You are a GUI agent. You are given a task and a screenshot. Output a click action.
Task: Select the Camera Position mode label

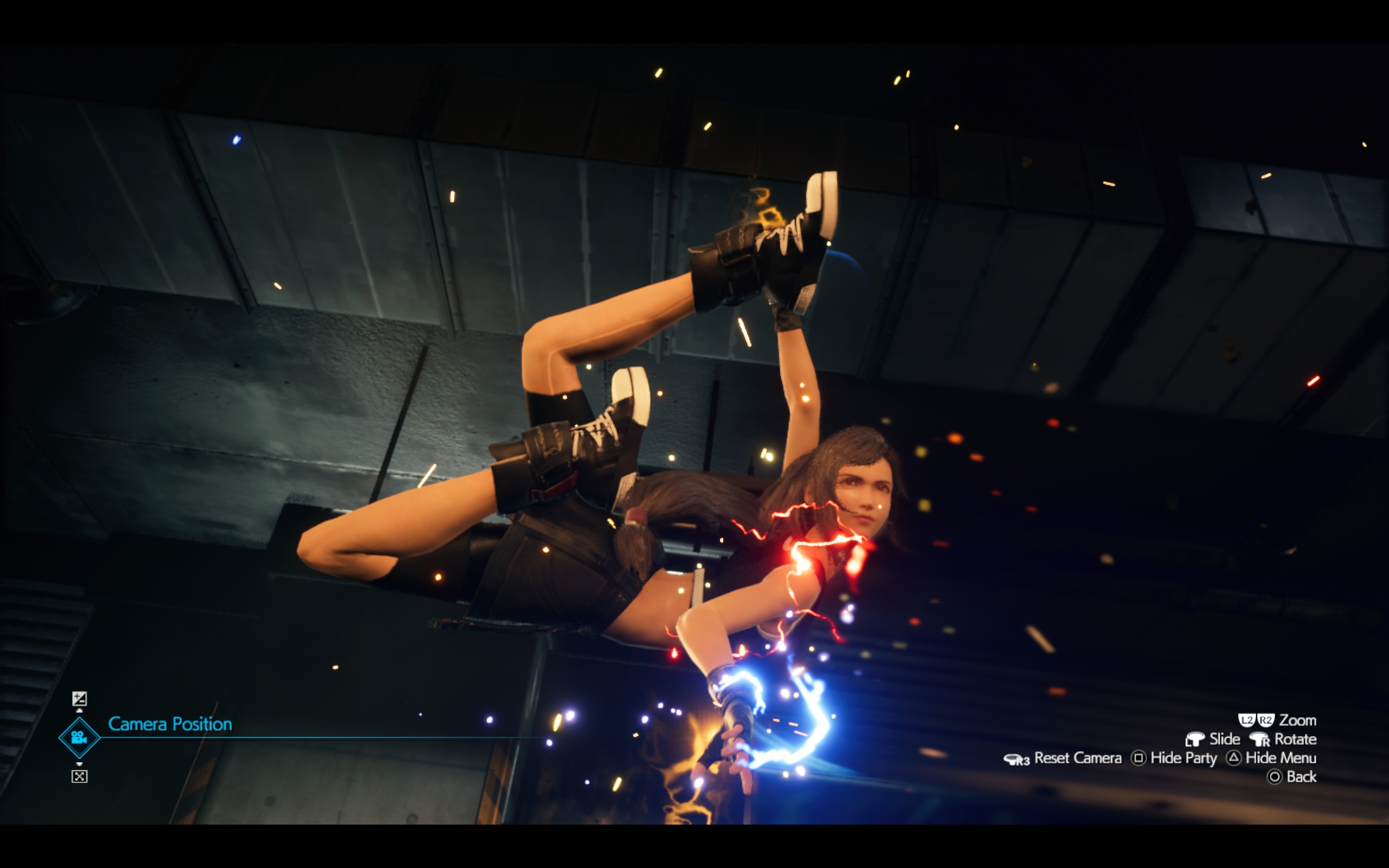[171, 724]
